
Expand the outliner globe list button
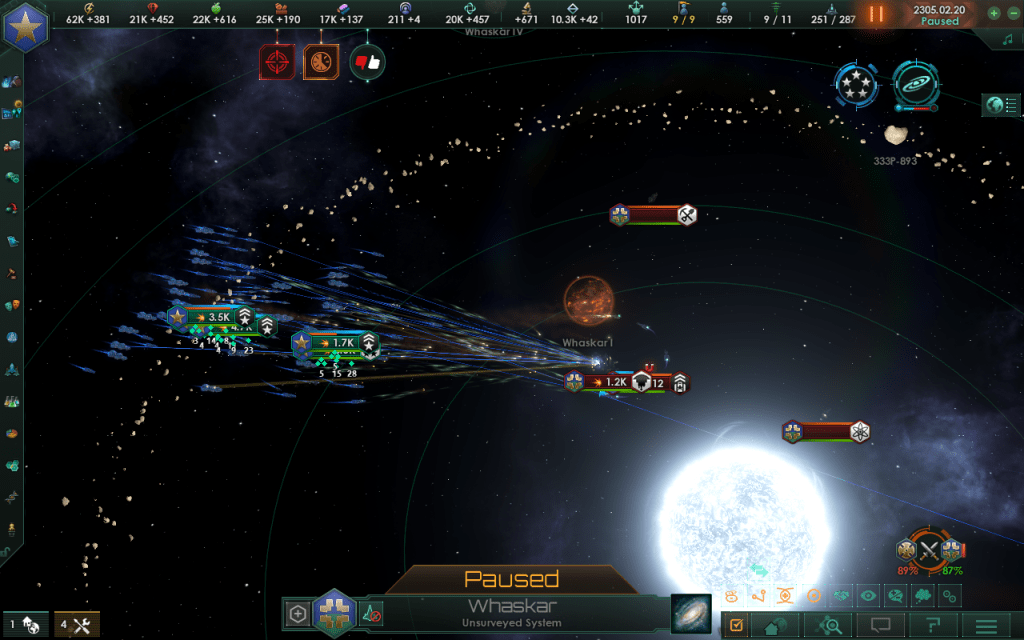point(997,104)
